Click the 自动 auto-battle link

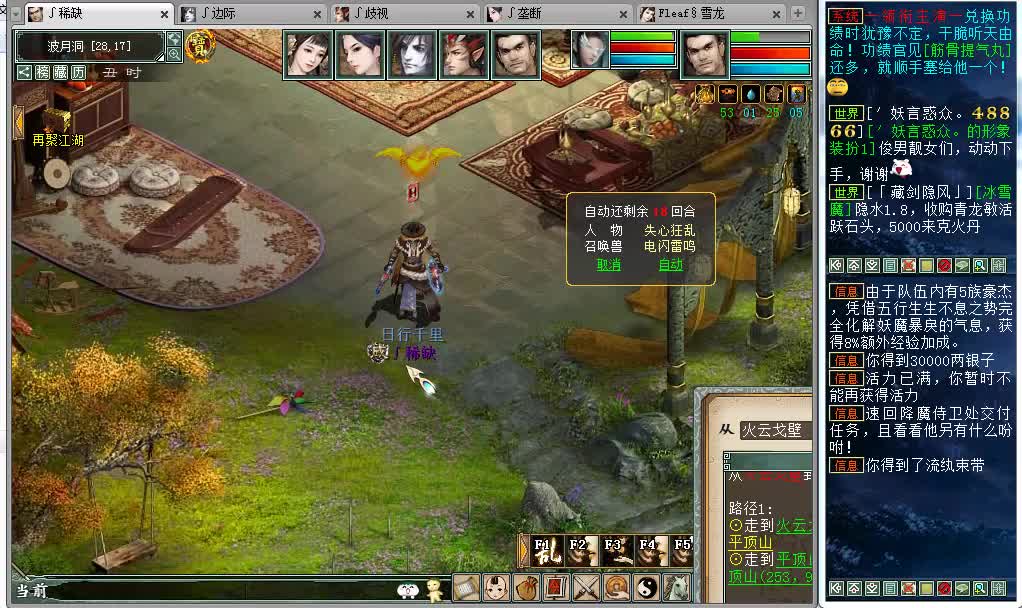coord(670,265)
